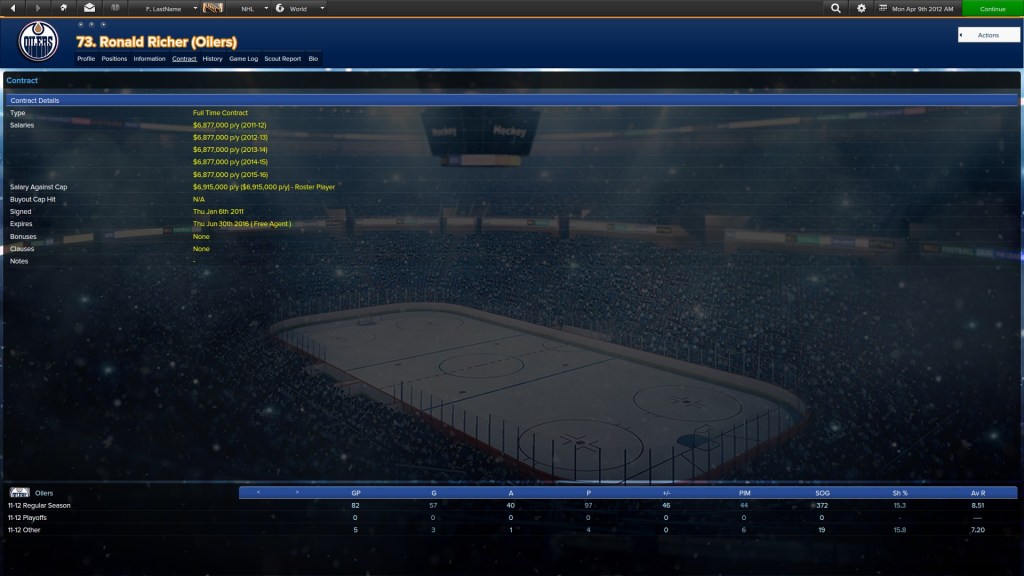Screen dimensions: 1024x576
Task: Show the Information tab
Action: [149, 59]
